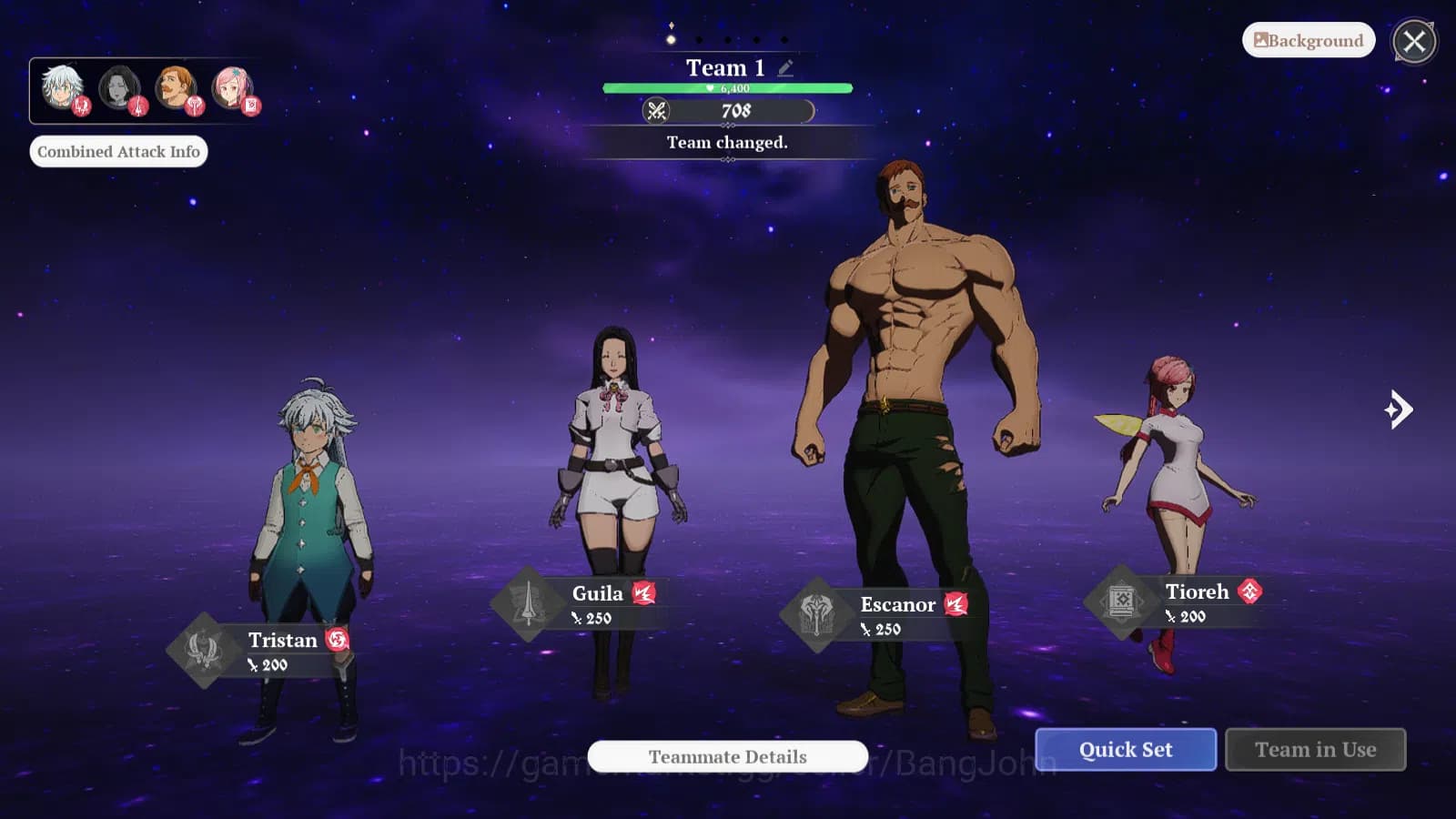Click the crossed swords combat power icon
Viewport: 1456px width, 819px height.
tap(657, 111)
